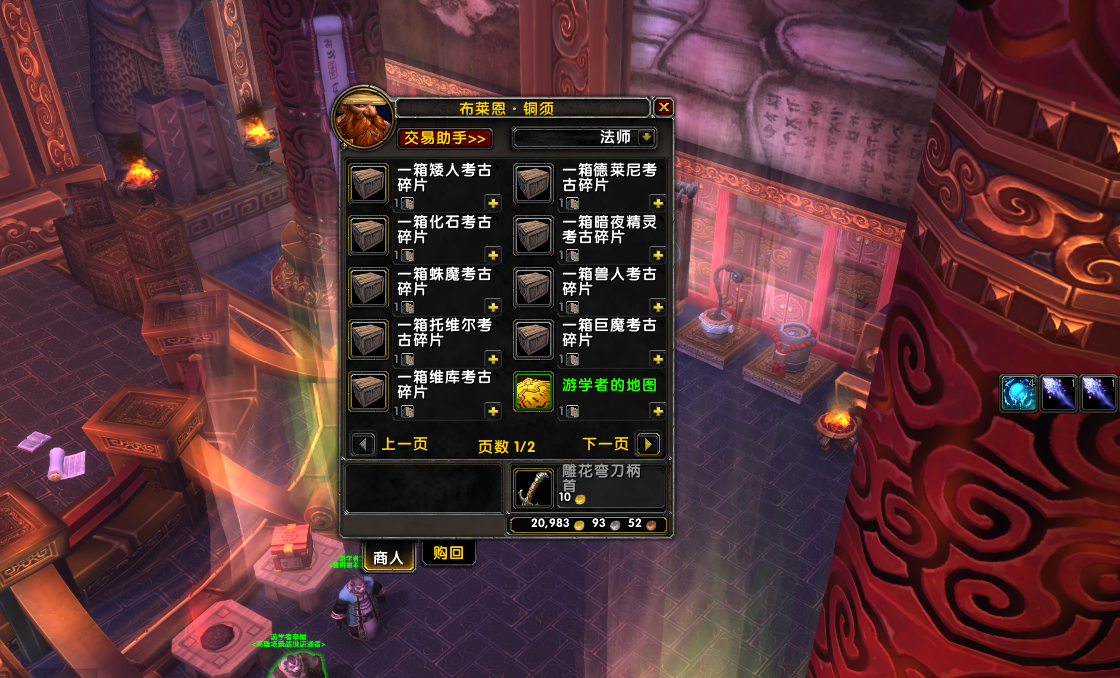Switch to the 购回 buyback tab
The image size is (1120, 678).
click(x=448, y=553)
